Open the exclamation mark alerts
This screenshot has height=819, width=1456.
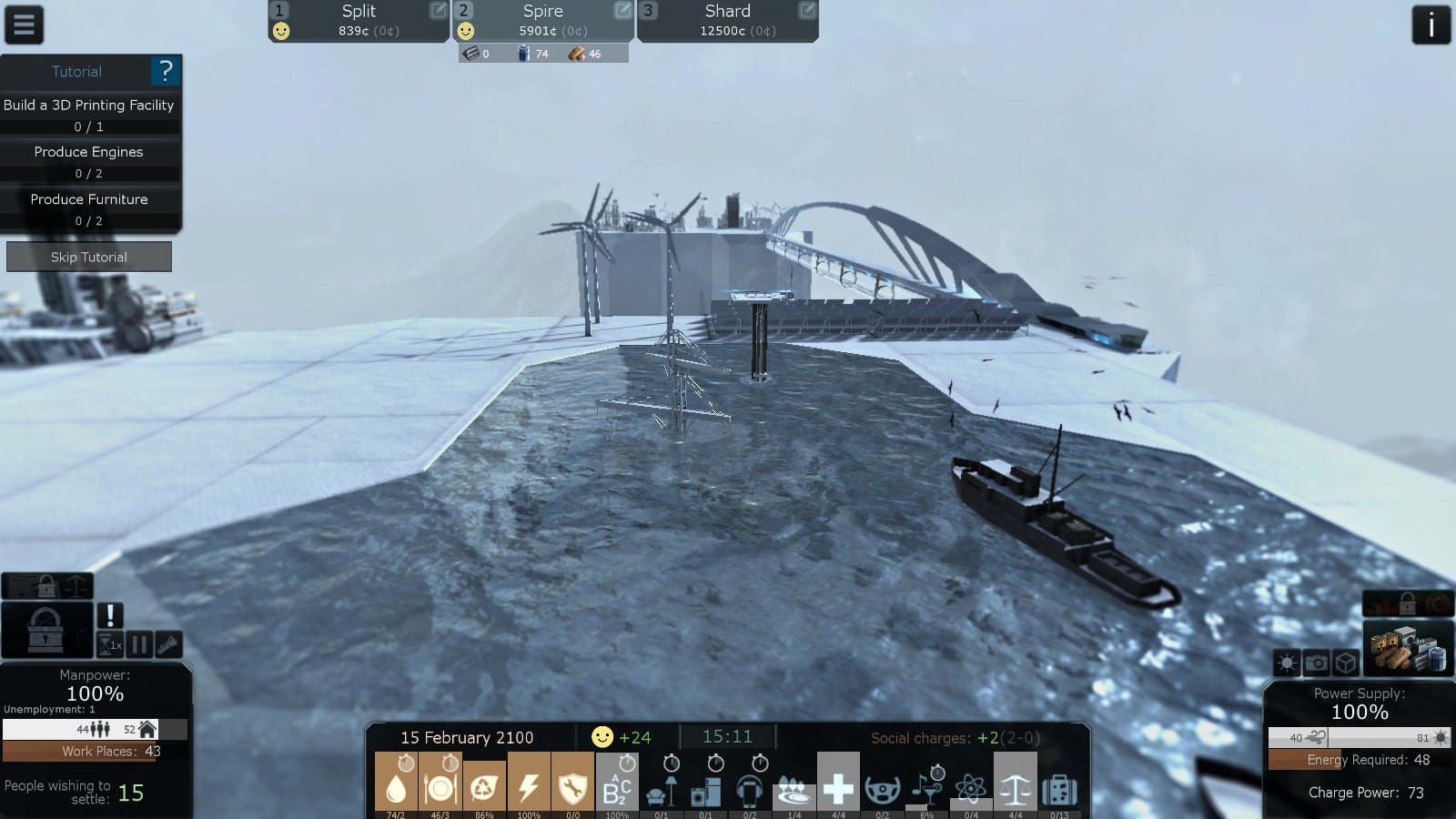[110, 615]
